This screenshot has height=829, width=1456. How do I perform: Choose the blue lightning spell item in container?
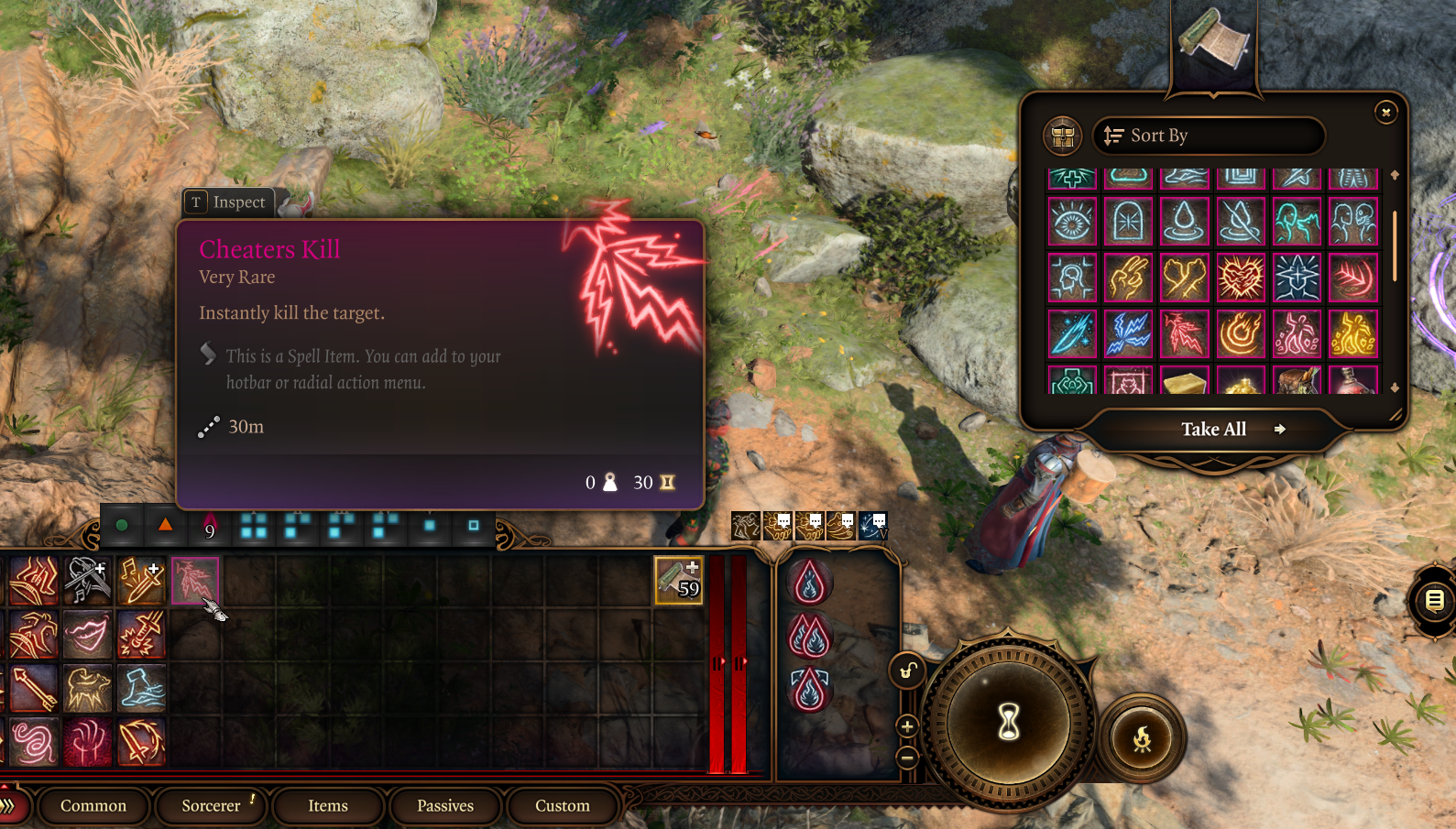(x=1128, y=333)
